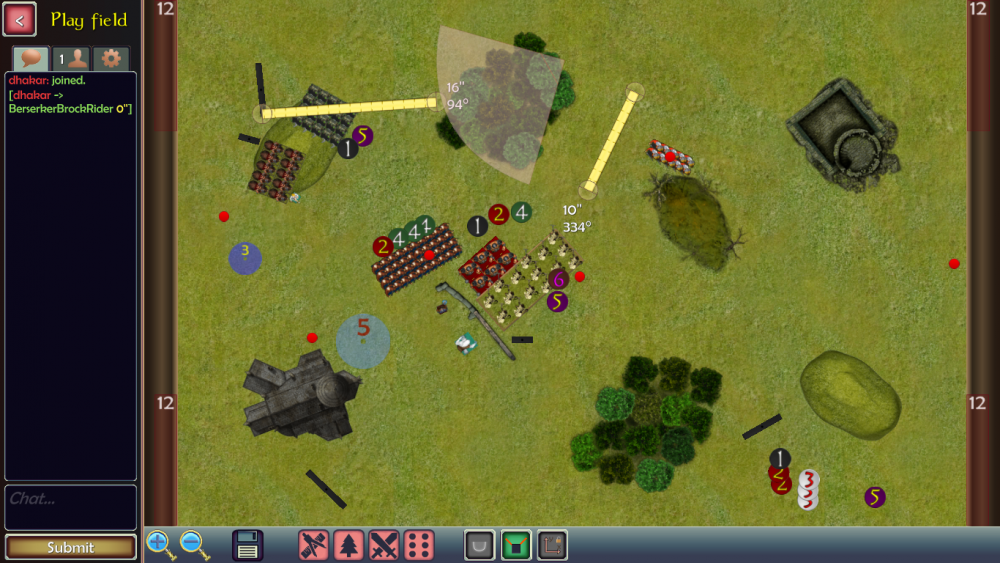Toggle the grey U-shaped button
This screenshot has width=1000, height=563.
(480, 545)
